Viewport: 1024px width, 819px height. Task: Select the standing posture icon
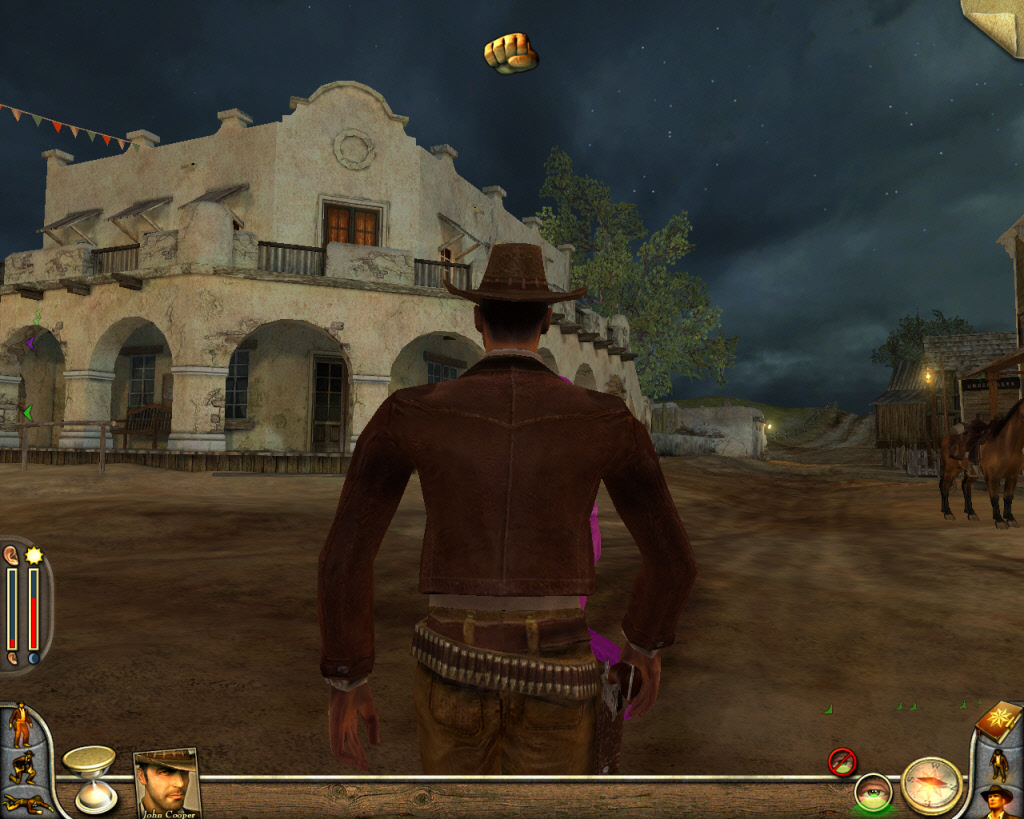(x=19, y=726)
